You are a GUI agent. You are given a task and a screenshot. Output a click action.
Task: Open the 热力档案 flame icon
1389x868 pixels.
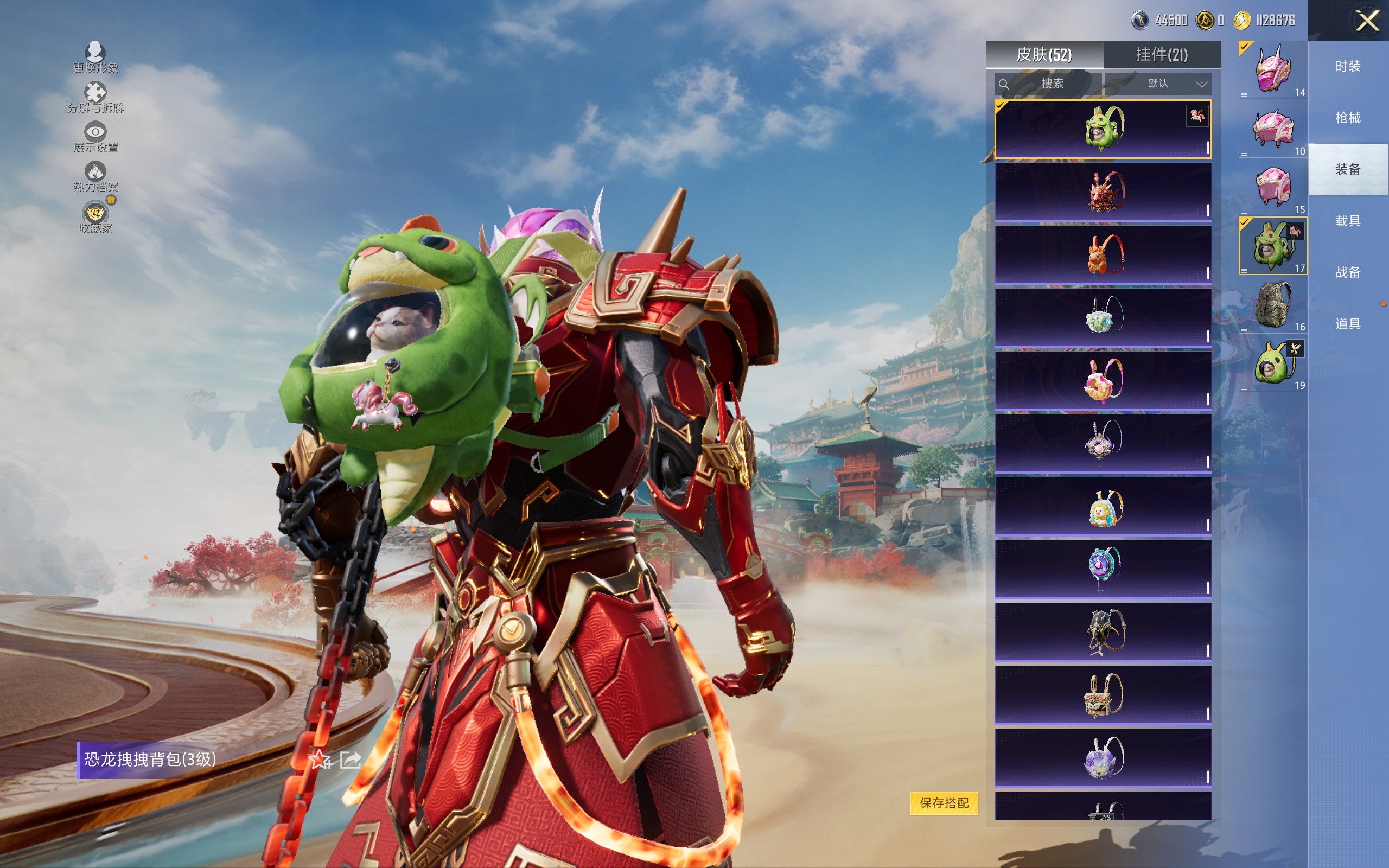pos(95,176)
